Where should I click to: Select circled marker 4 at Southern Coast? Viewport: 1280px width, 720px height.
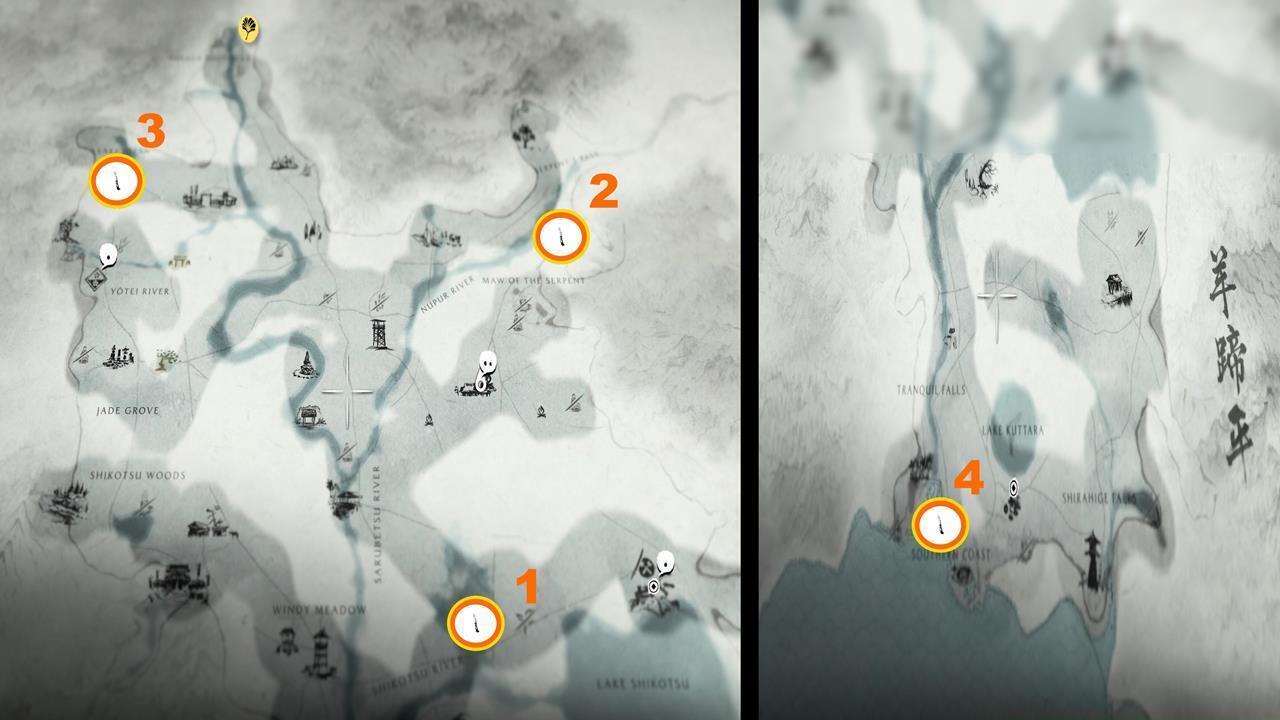[x=939, y=523]
